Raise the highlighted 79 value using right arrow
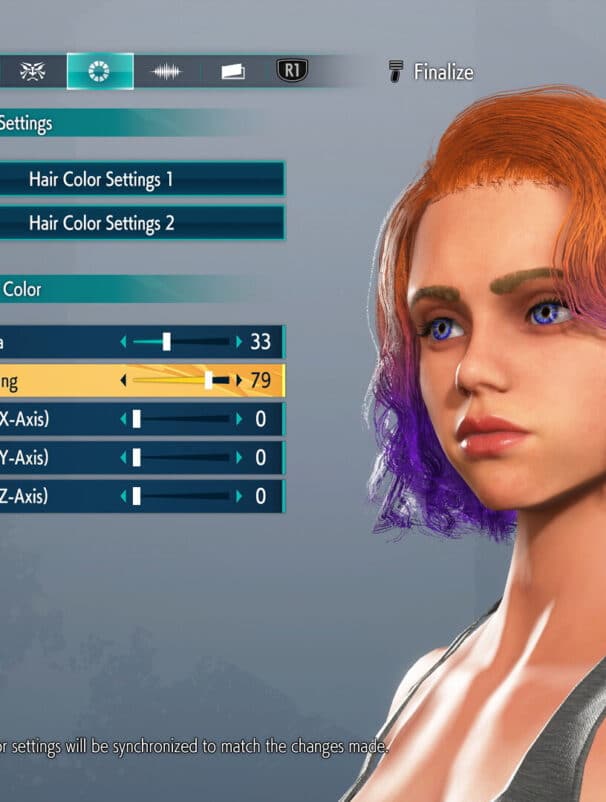Viewport: 606px width, 802px height. pos(239,381)
